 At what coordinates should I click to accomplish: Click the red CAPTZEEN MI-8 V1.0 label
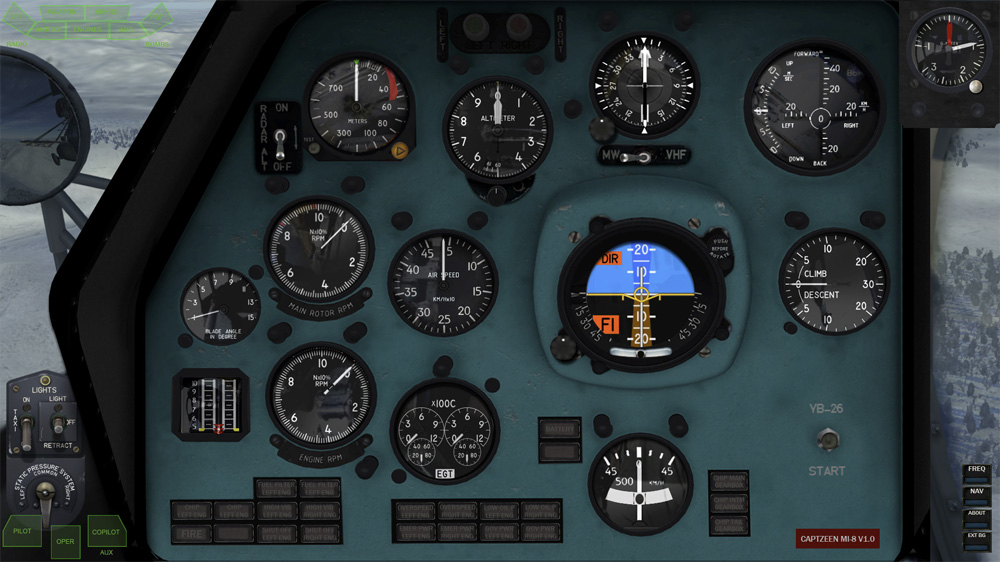point(837,539)
